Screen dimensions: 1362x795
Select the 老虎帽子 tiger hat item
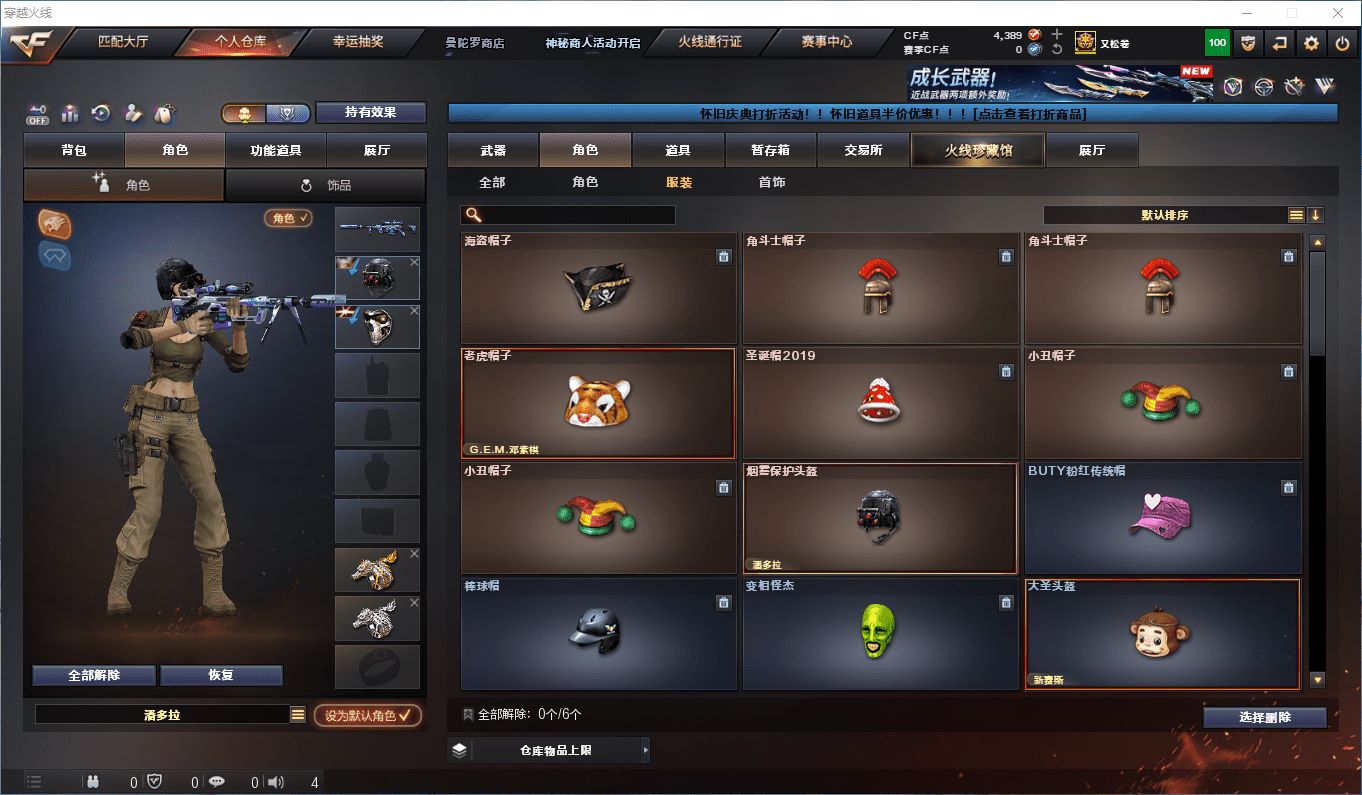(597, 403)
